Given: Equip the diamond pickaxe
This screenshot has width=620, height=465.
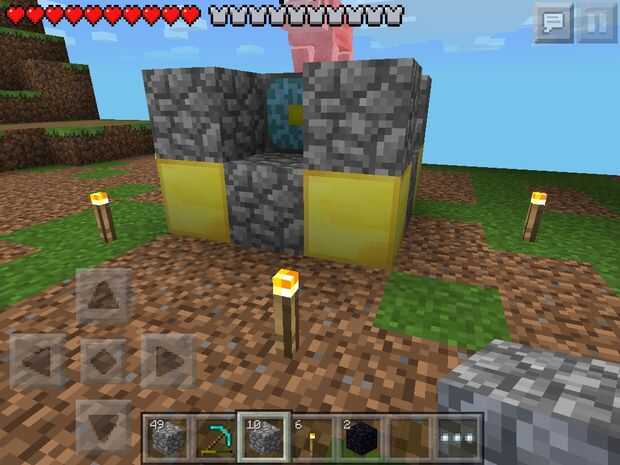Looking at the screenshot, I should pos(214,436).
